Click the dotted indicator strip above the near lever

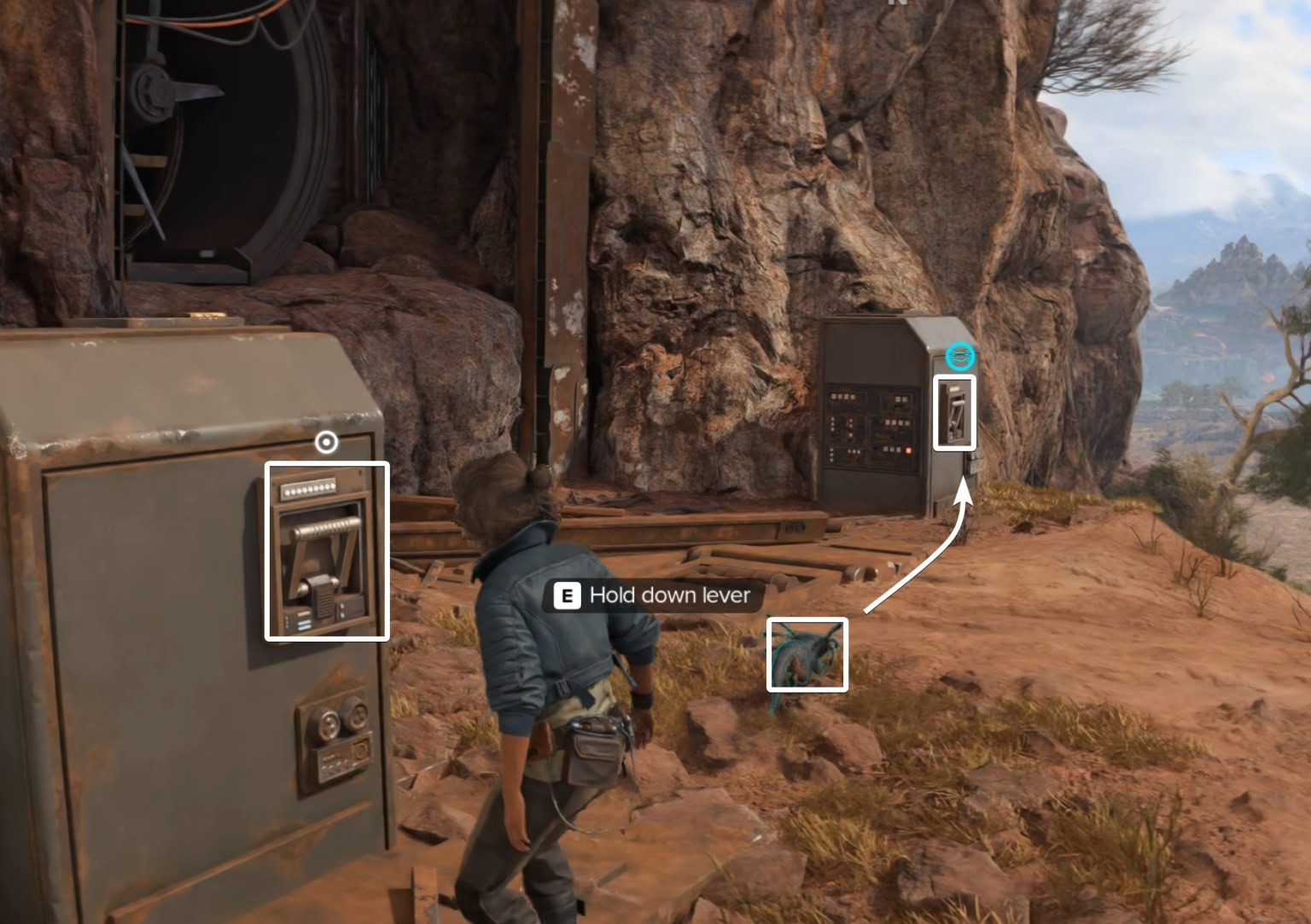pos(309,490)
